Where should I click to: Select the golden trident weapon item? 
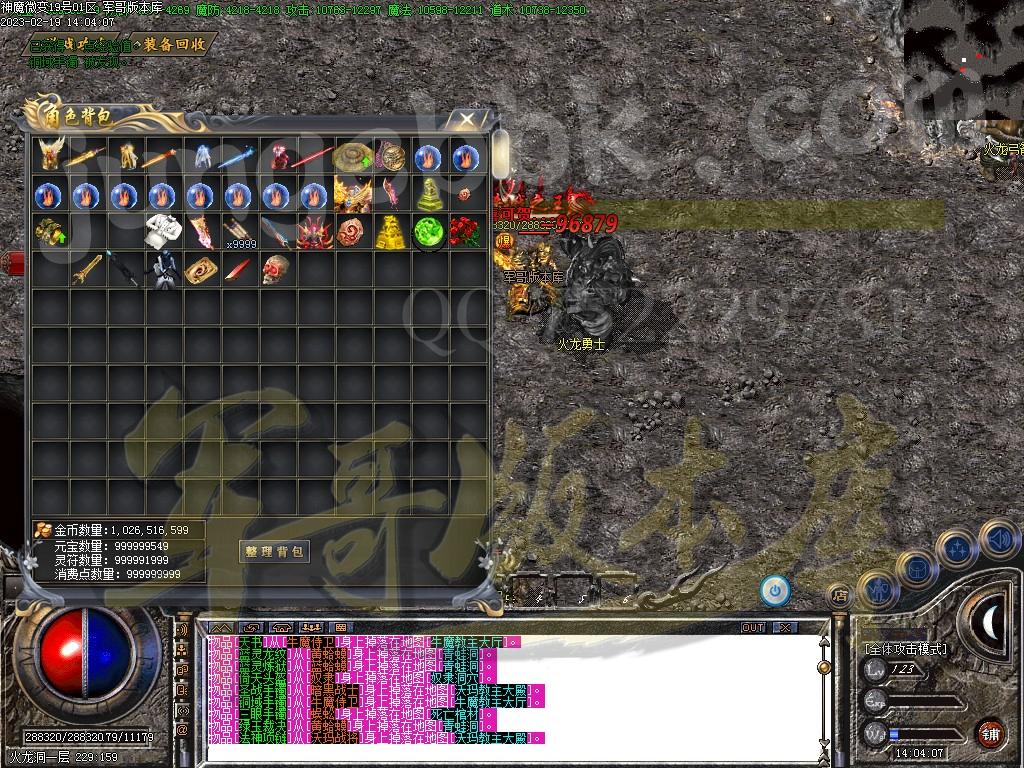click(86, 269)
